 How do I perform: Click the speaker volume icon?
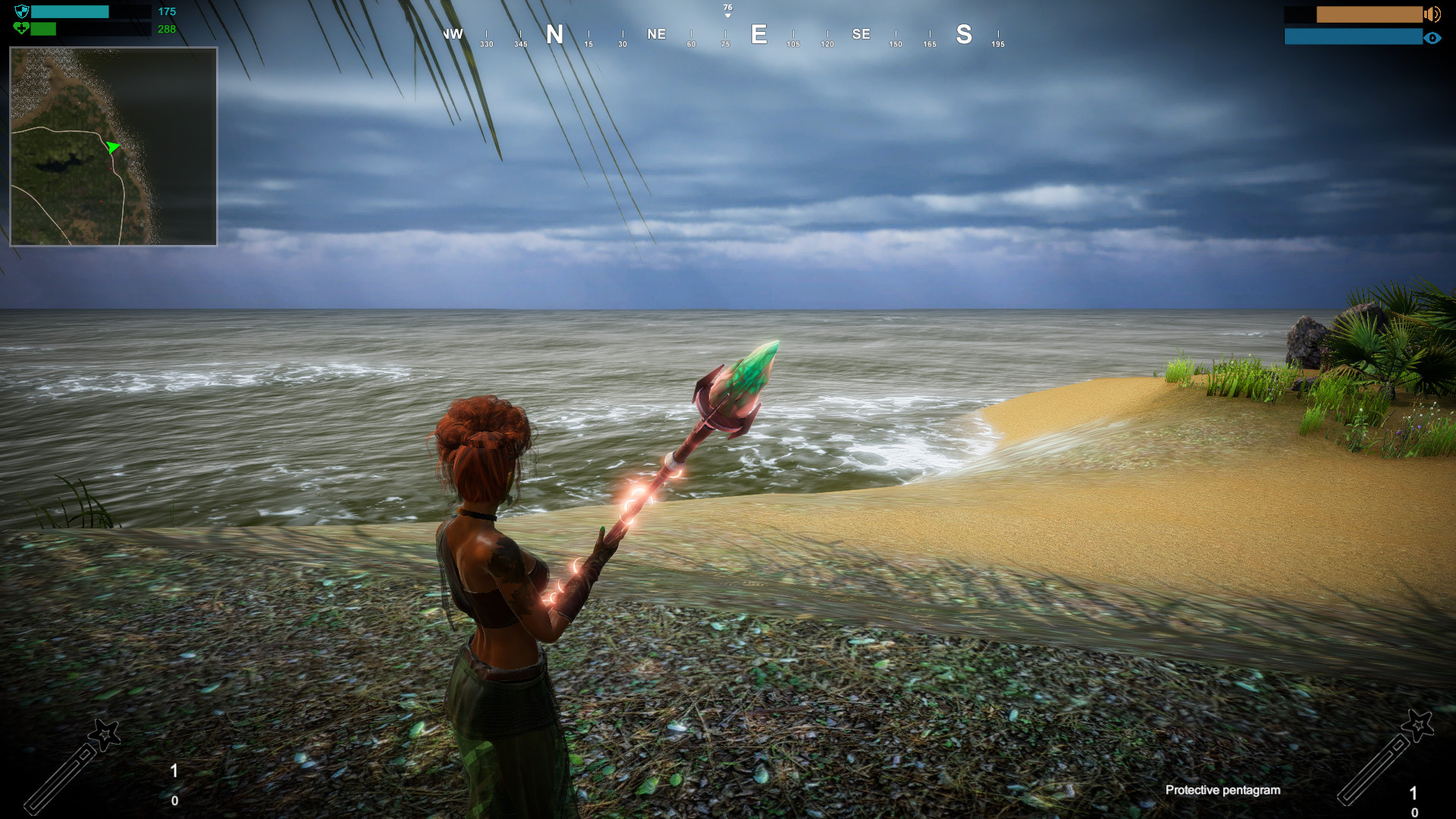(x=1432, y=13)
